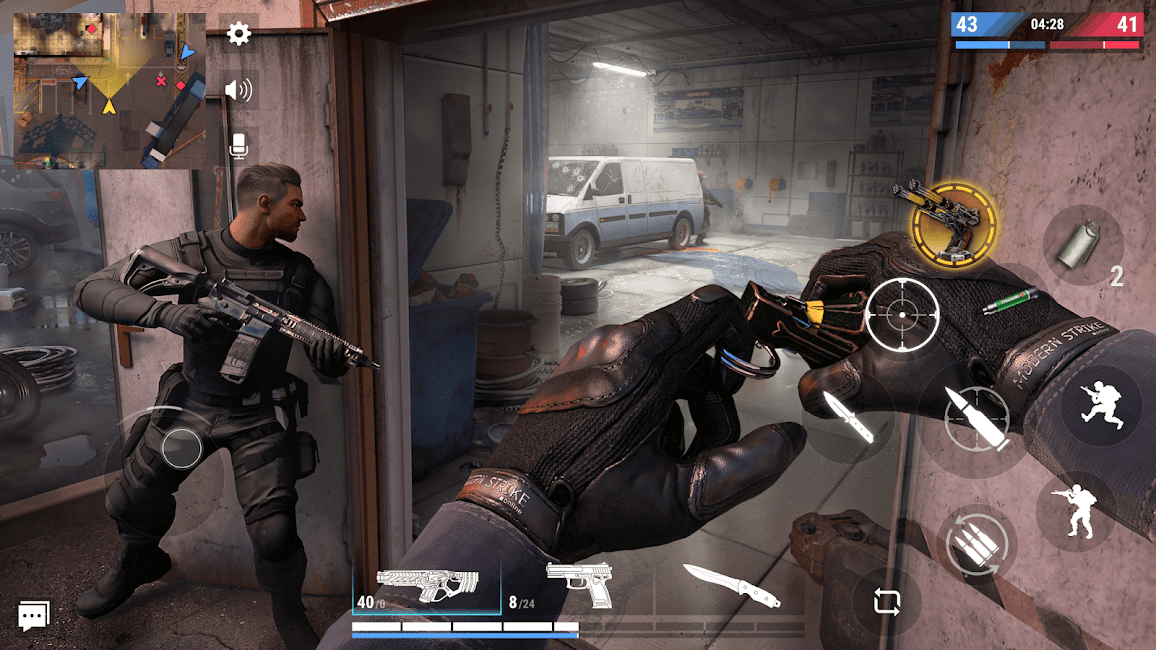Activate the sprint running soldier button

coord(1101,403)
